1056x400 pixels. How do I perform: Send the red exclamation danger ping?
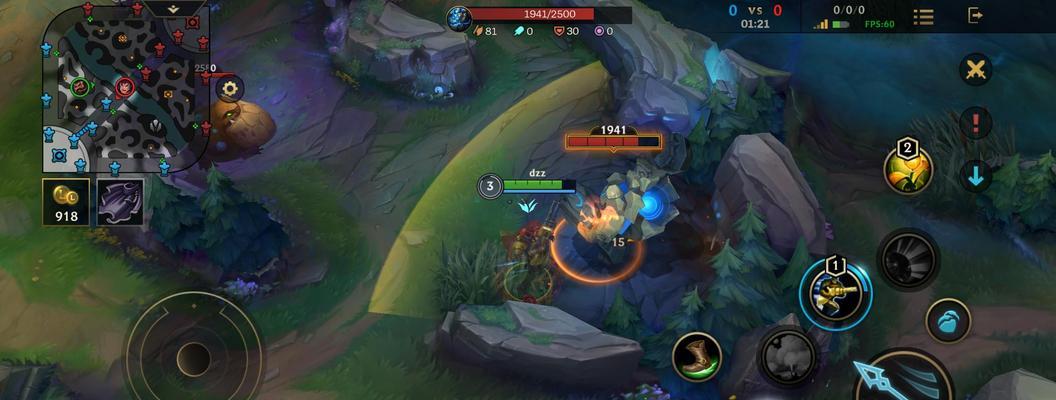pyautogui.click(x=975, y=124)
